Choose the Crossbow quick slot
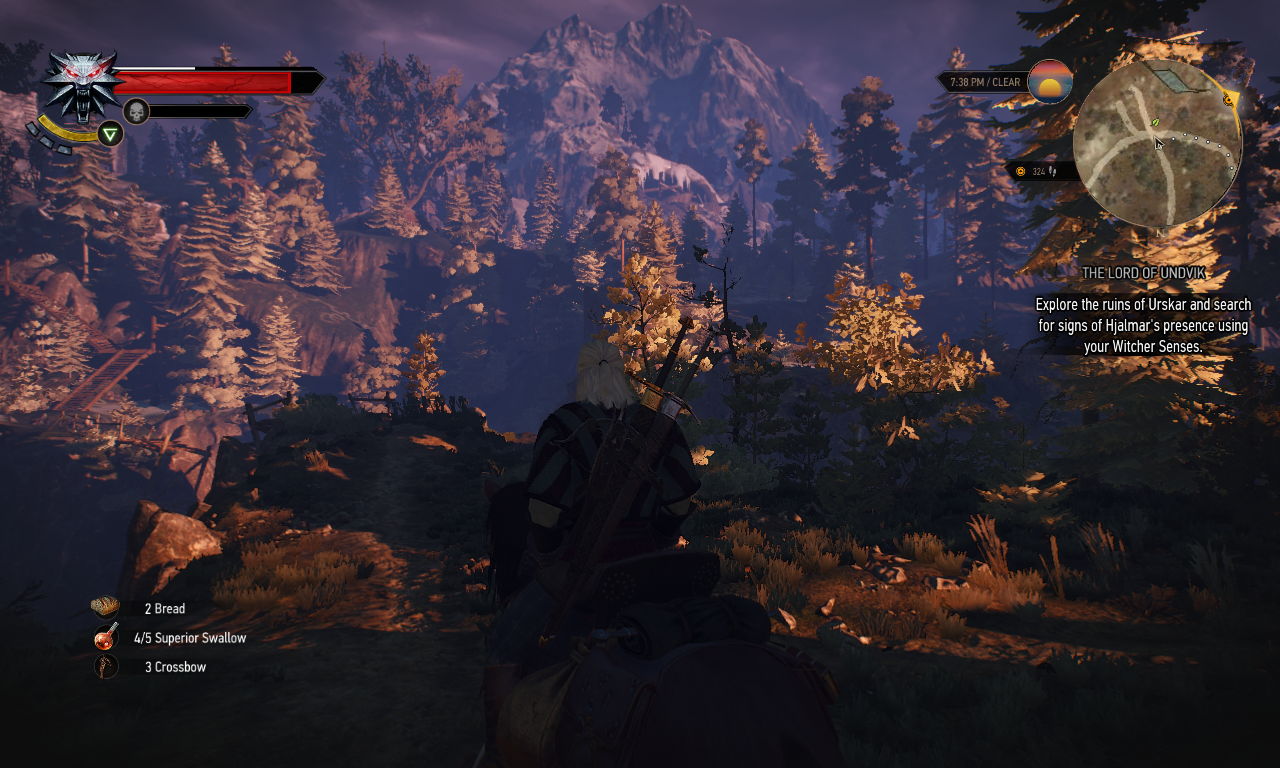1280x768 pixels. [106, 666]
